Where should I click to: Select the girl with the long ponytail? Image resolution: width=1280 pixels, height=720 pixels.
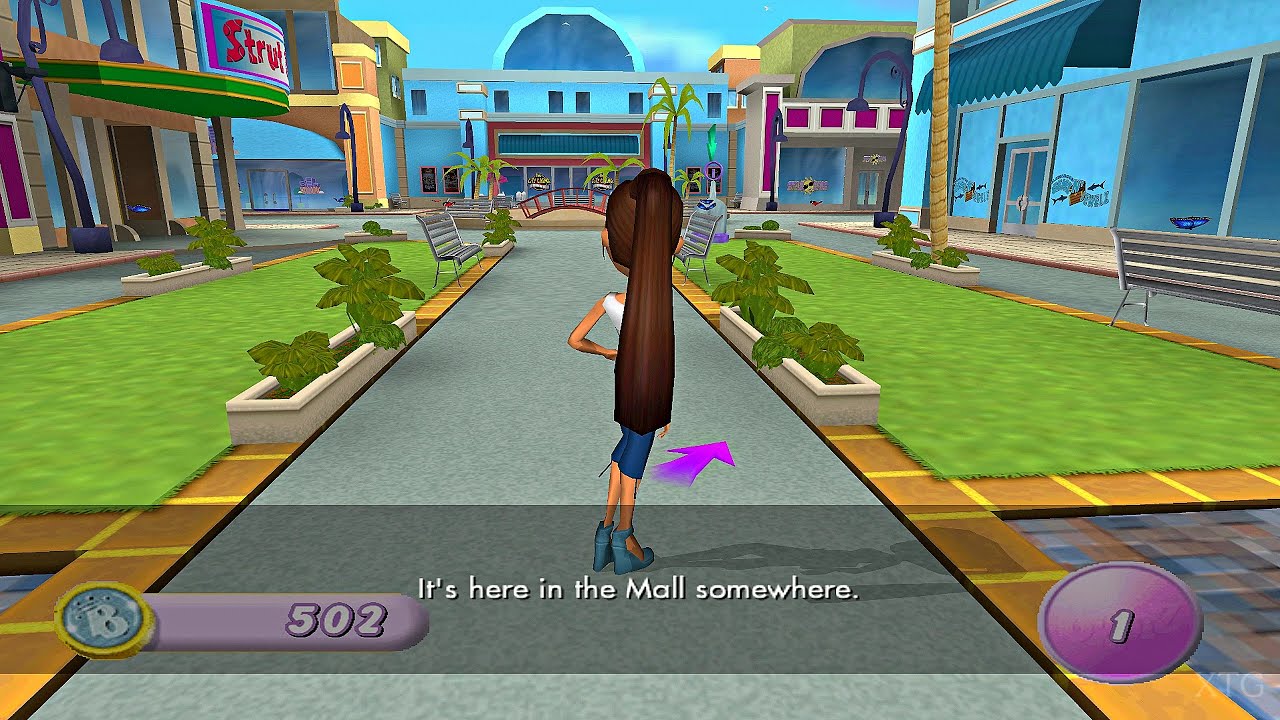coord(625,350)
